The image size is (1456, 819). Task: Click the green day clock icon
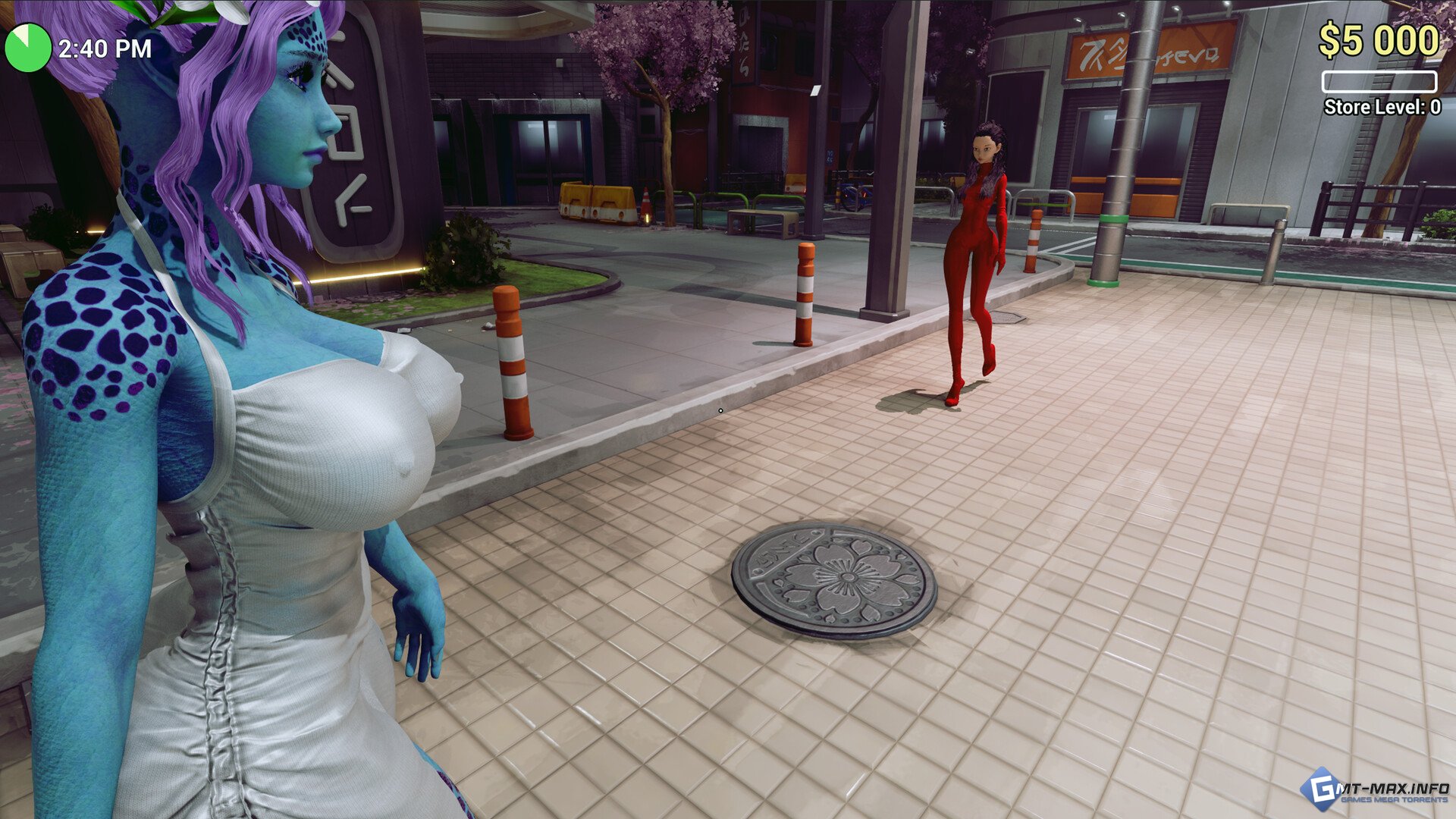point(27,48)
